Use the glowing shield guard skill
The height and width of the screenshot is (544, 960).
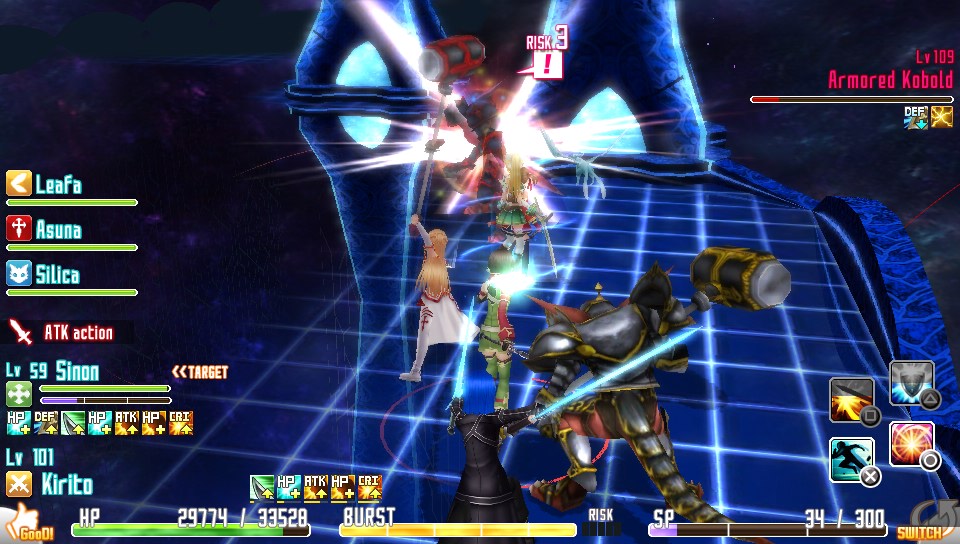click(x=911, y=383)
